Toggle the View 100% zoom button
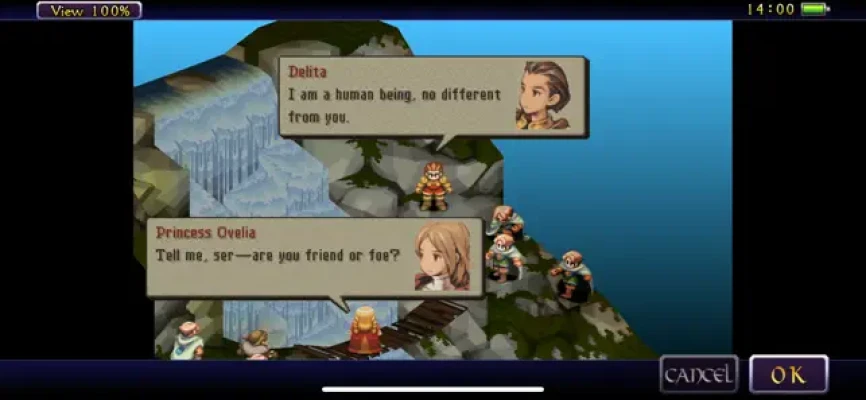The width and height of the screenshot is (866, 400). tap(89, 11)
